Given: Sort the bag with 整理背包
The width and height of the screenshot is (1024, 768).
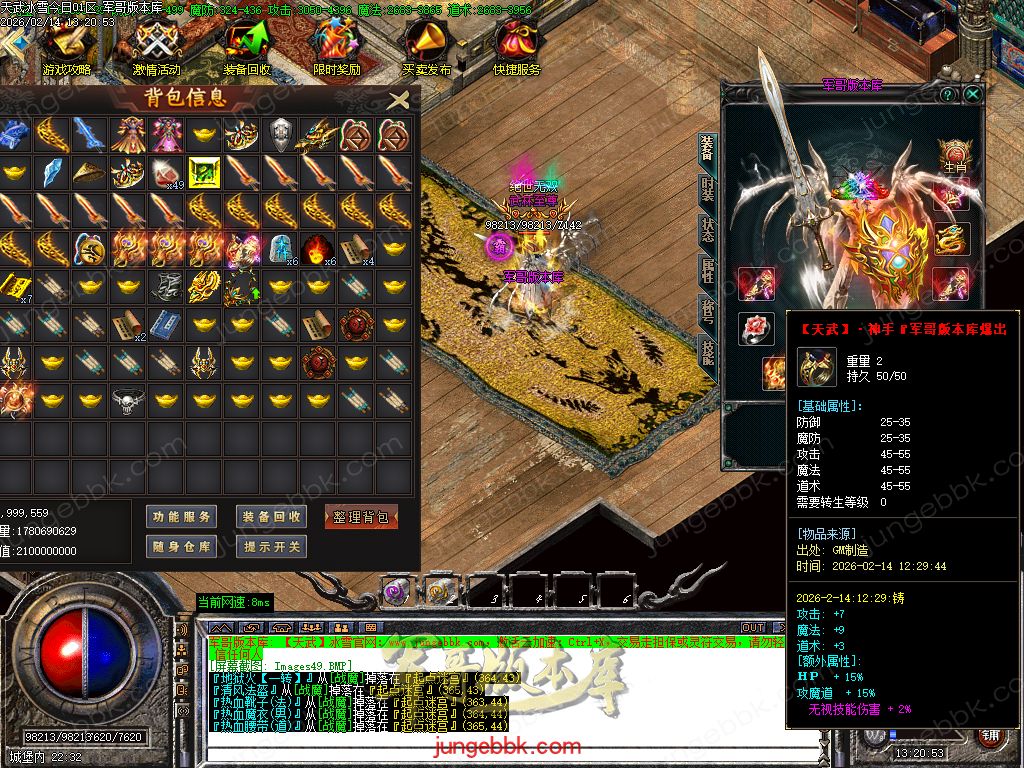Looking at the screenshot, I should click(x=361, y=517).
